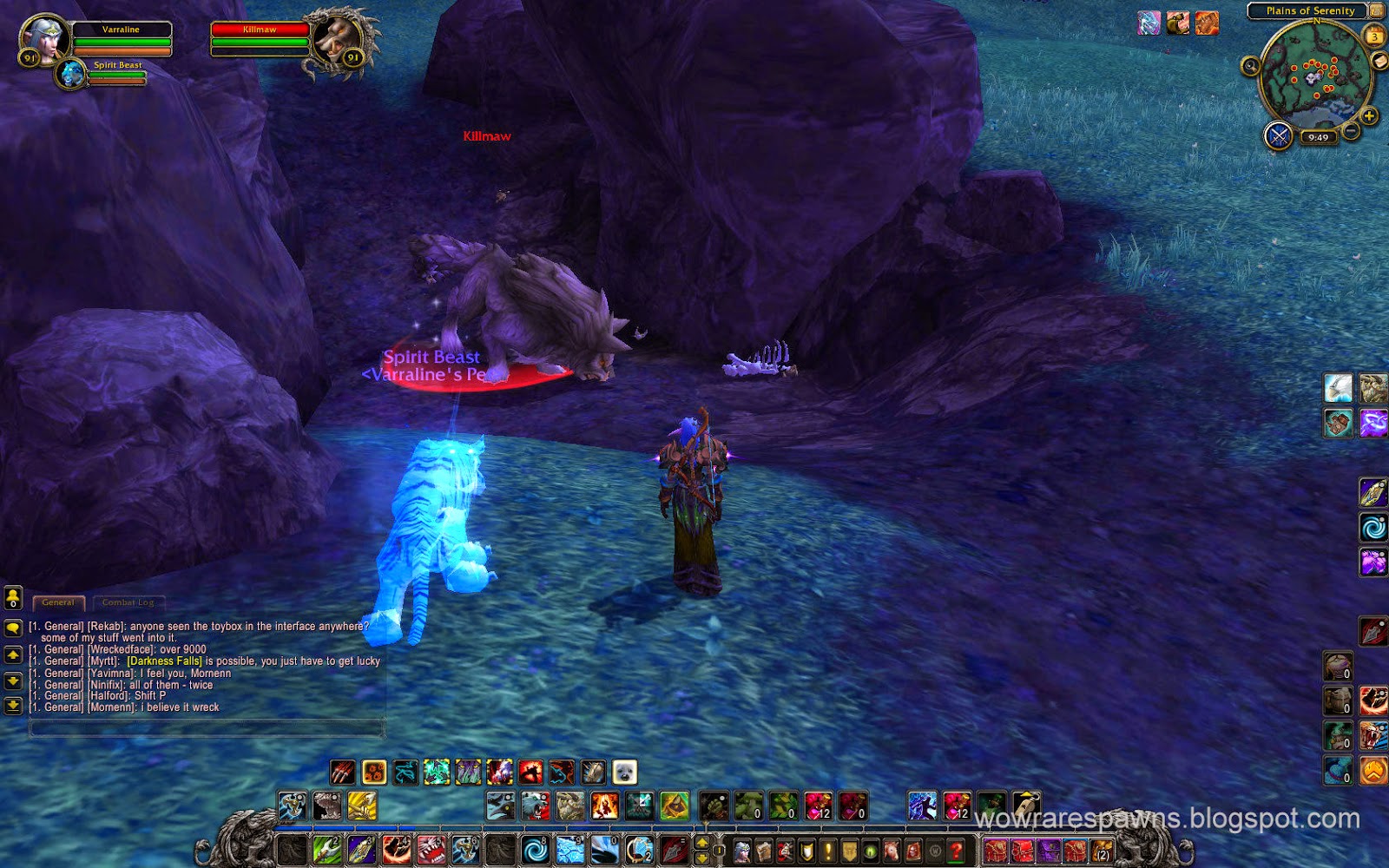
Task: Open battlegrounds via the crossed-swords minimap icon
Action: coord(1278,136)
